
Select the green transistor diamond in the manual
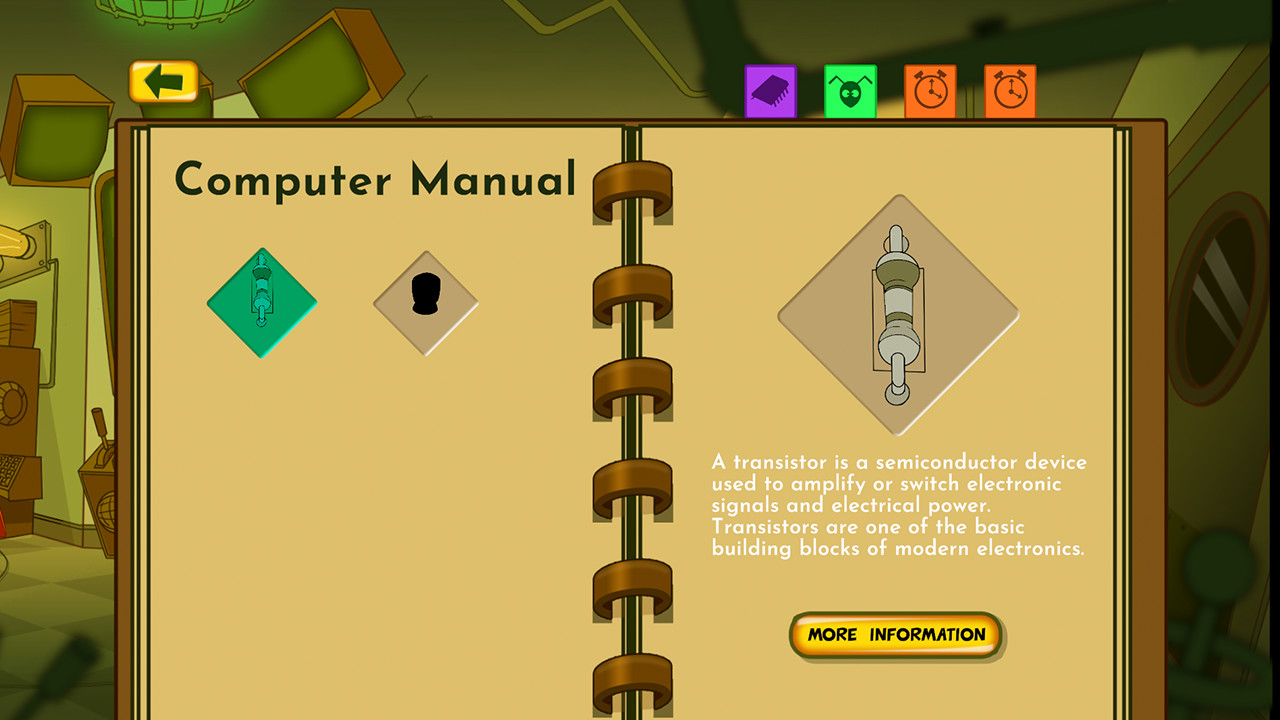pyautogui.click(x=261, y=301)
